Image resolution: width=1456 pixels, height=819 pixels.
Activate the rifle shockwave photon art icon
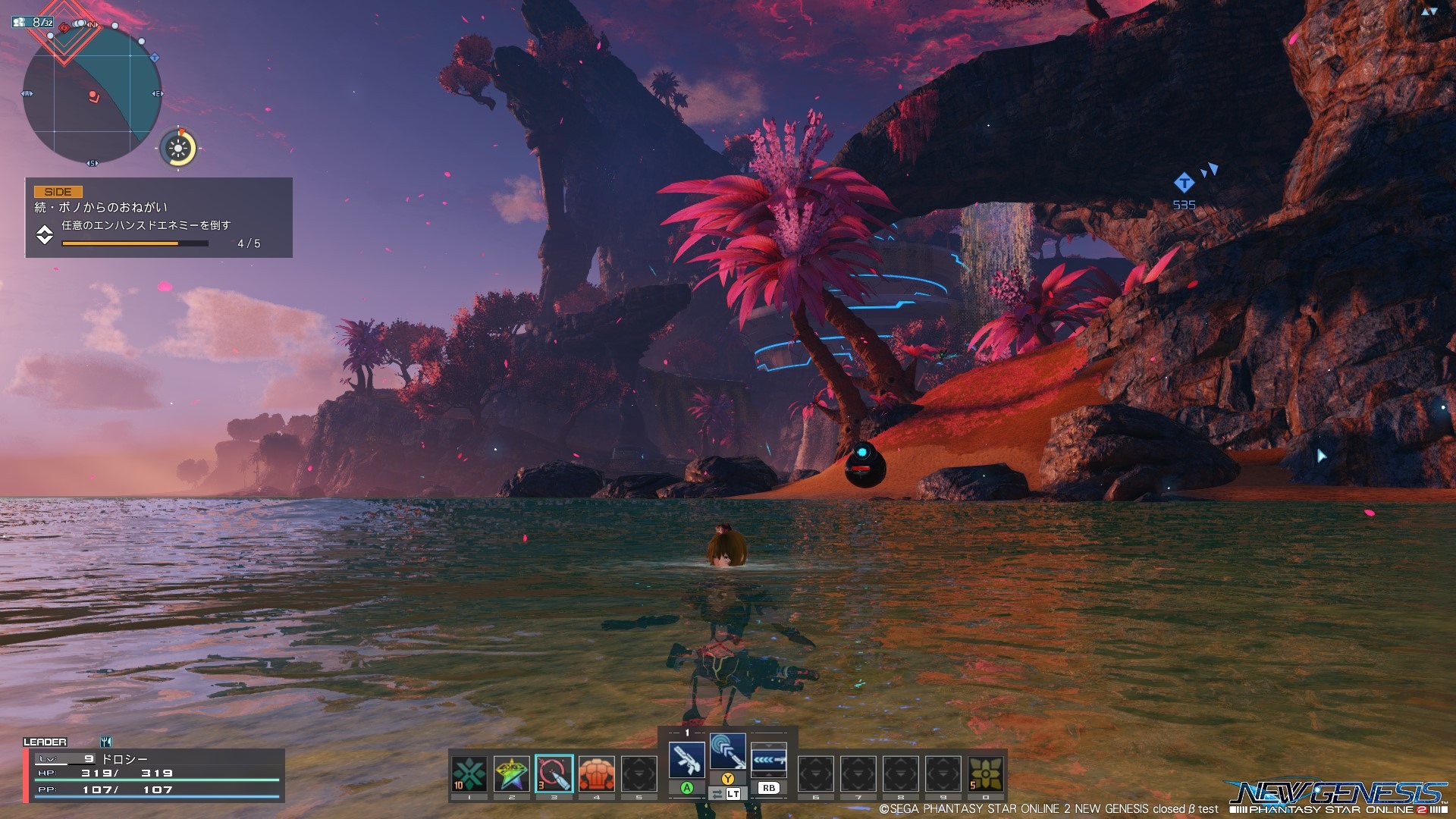[727, 752]
